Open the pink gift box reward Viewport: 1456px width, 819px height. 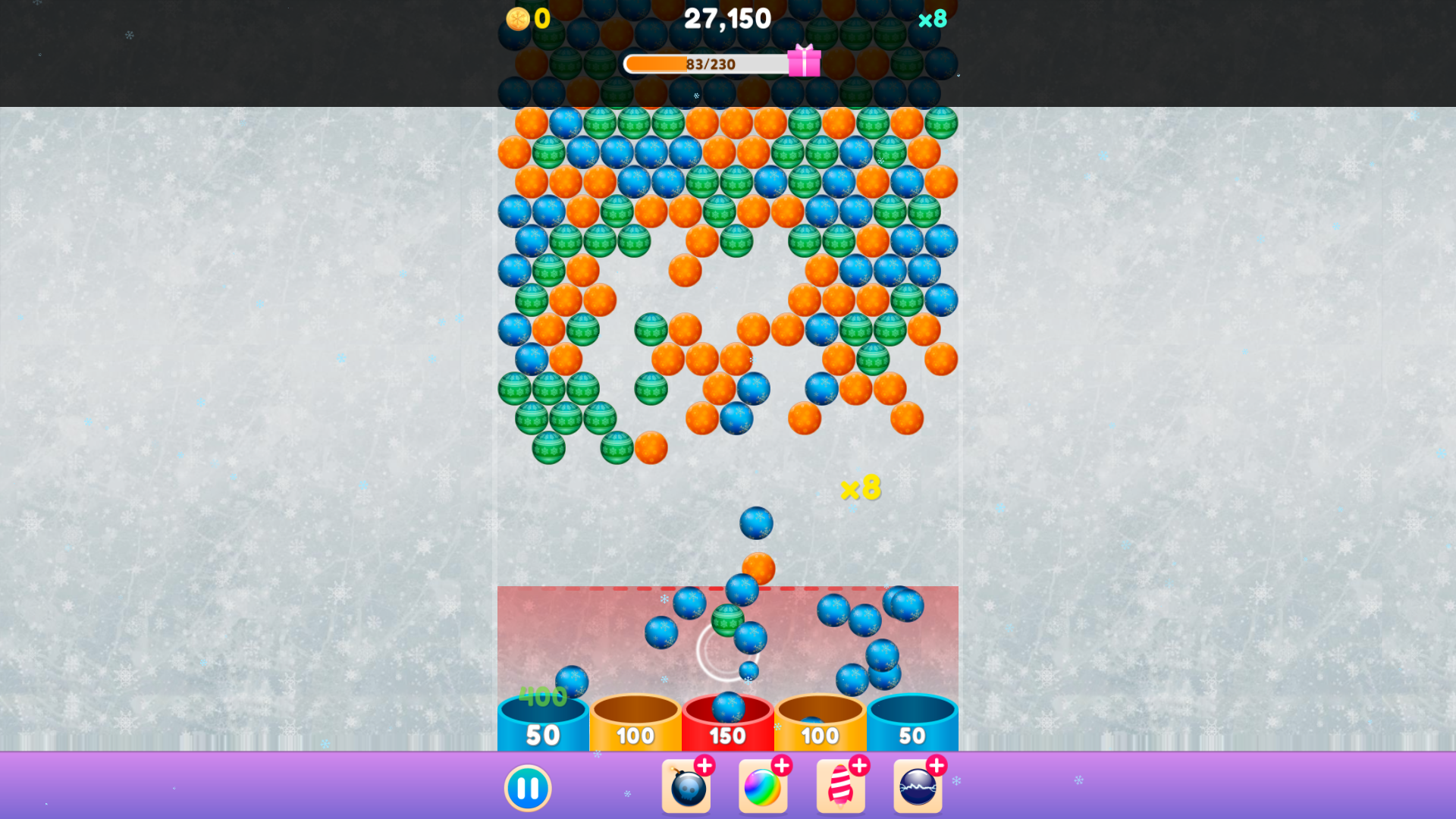pyautogui.click(x=805, y=64)
